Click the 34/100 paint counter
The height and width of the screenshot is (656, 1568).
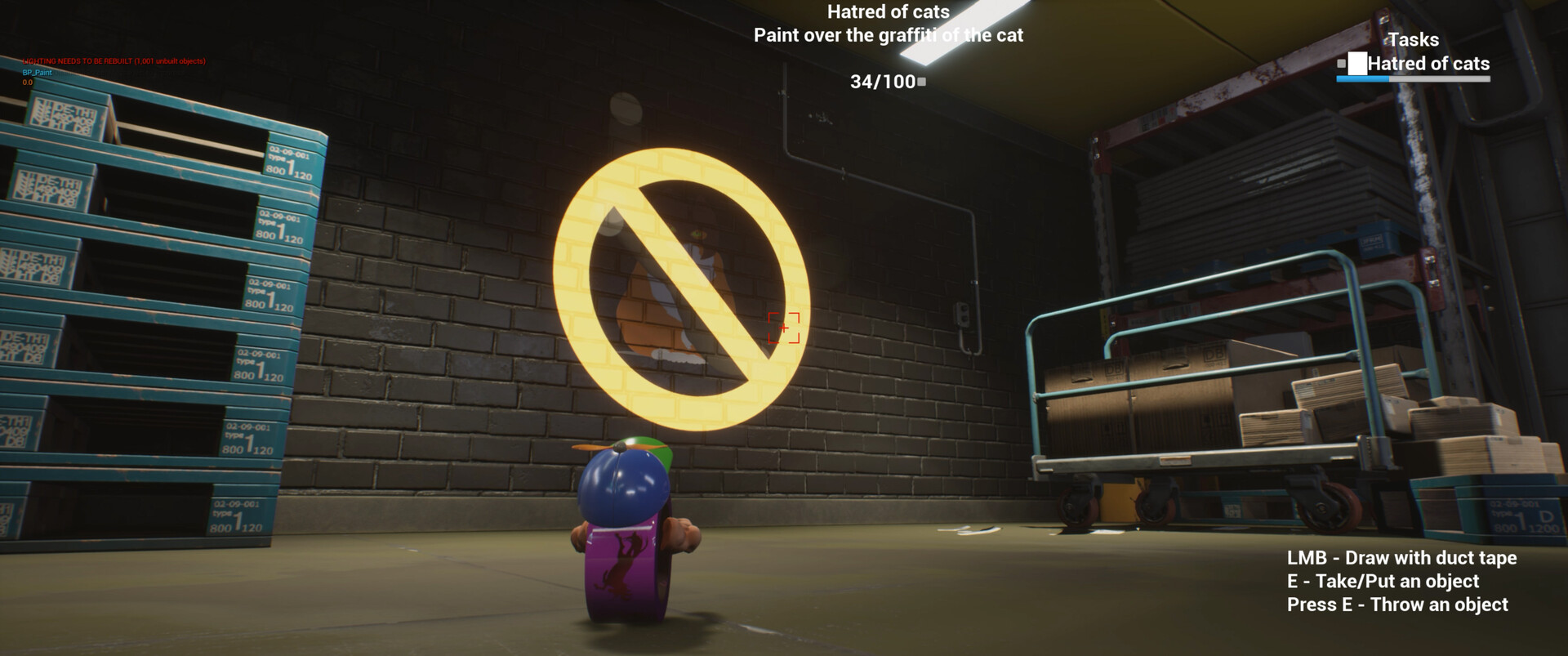click(882, 81)
